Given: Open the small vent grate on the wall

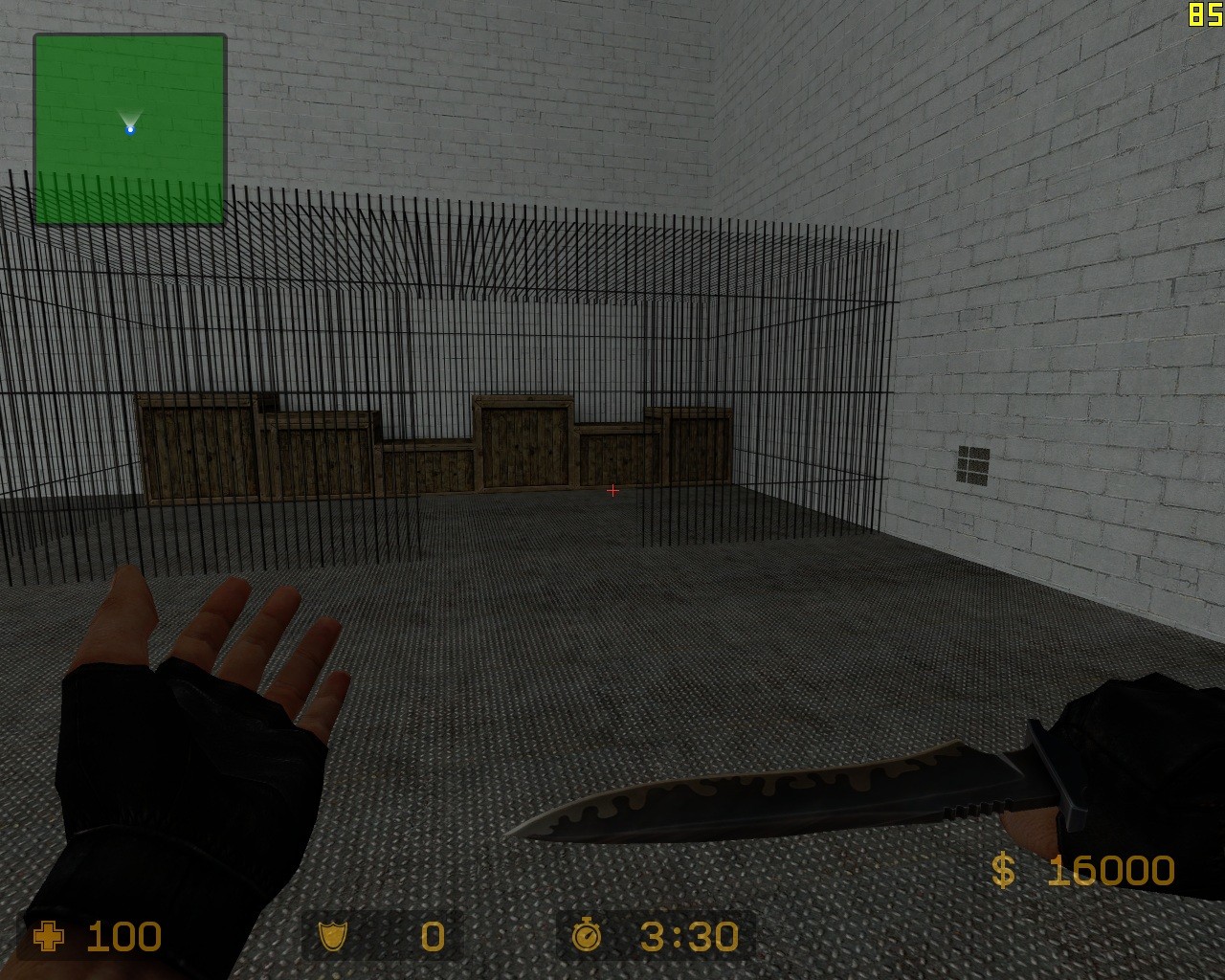Looking at the screenshot, I should (x=975, y=462).
